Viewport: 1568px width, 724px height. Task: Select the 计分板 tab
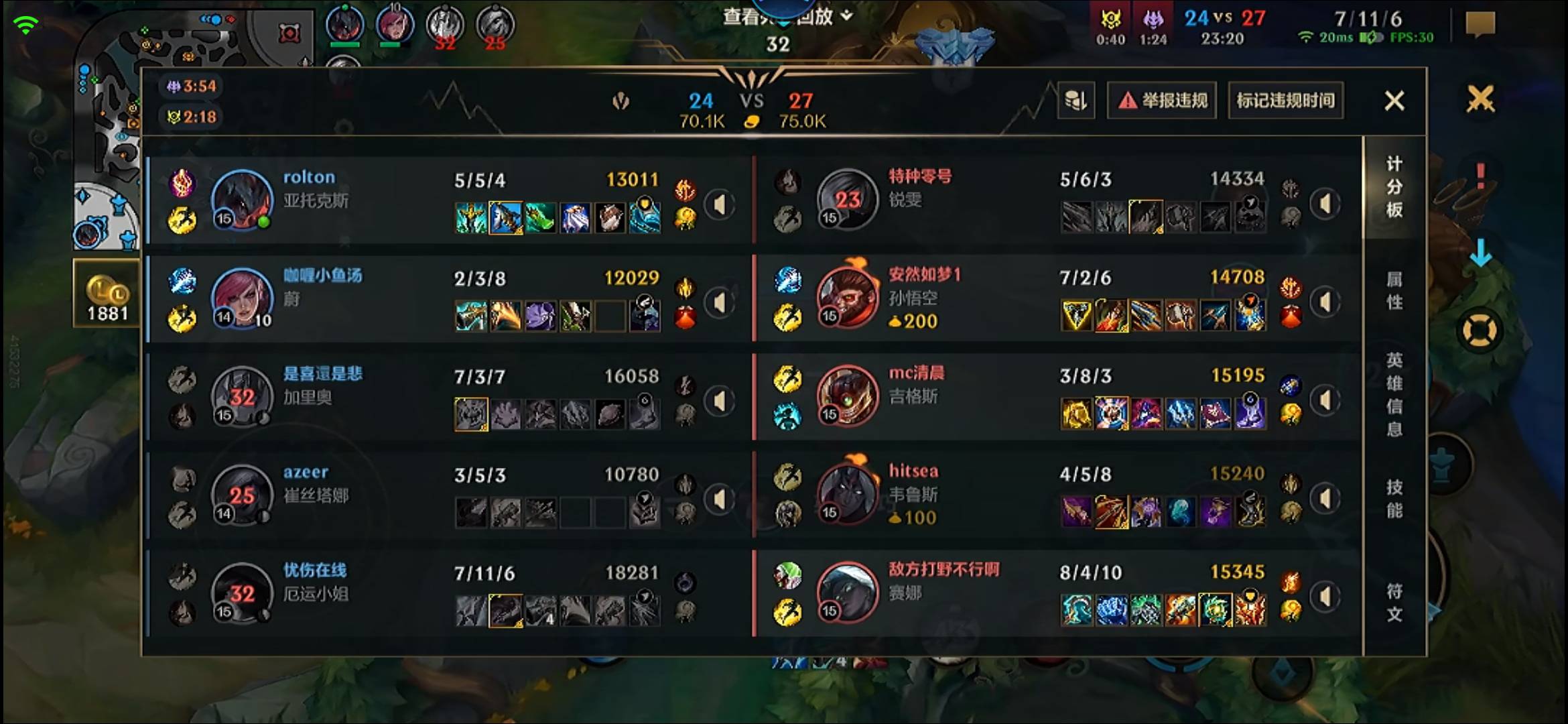1394,187
